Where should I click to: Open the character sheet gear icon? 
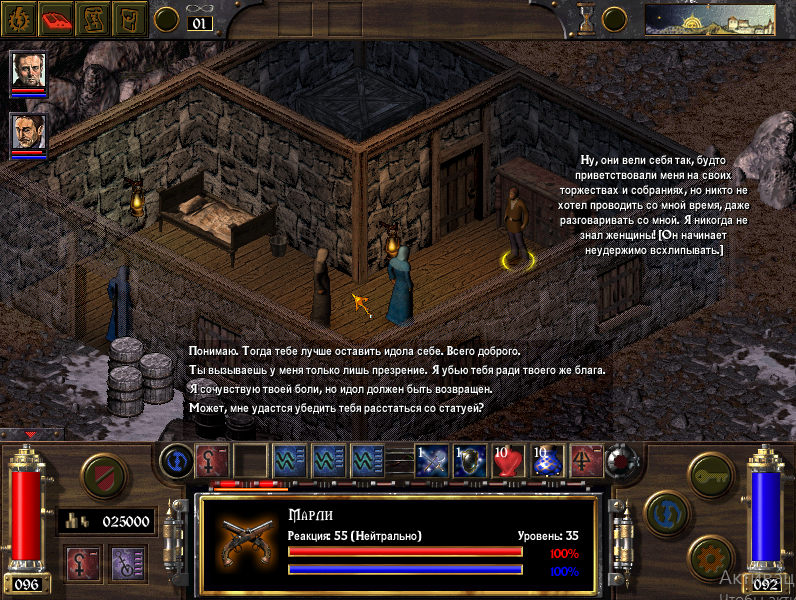tap(20, 17)
